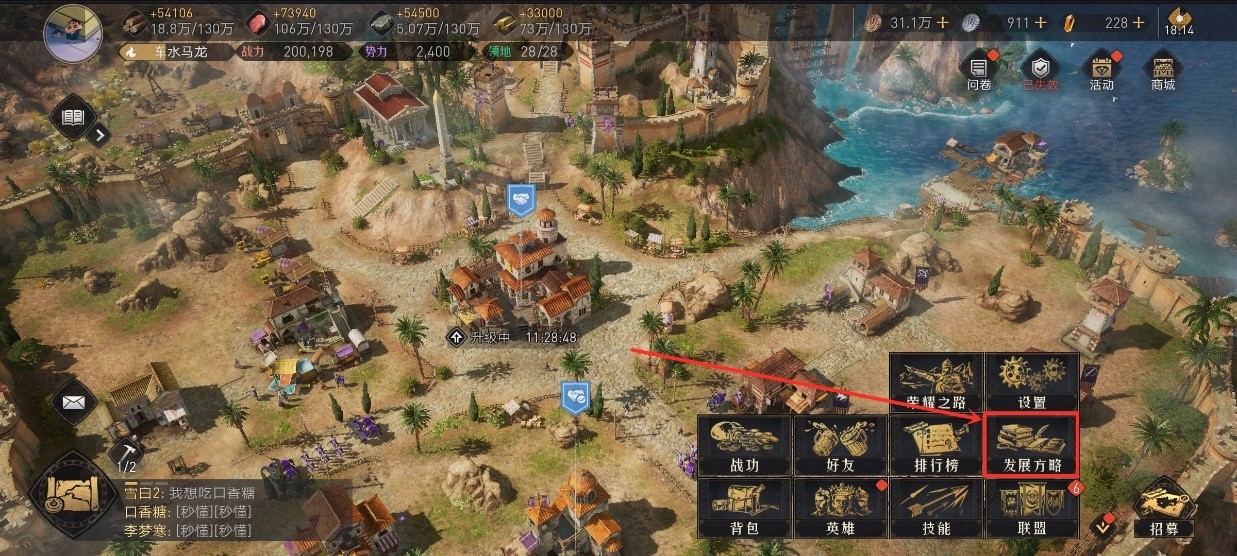1237x556 pixels.
Task: Open the 商城 shop
Action: [x=1163, y=70]
